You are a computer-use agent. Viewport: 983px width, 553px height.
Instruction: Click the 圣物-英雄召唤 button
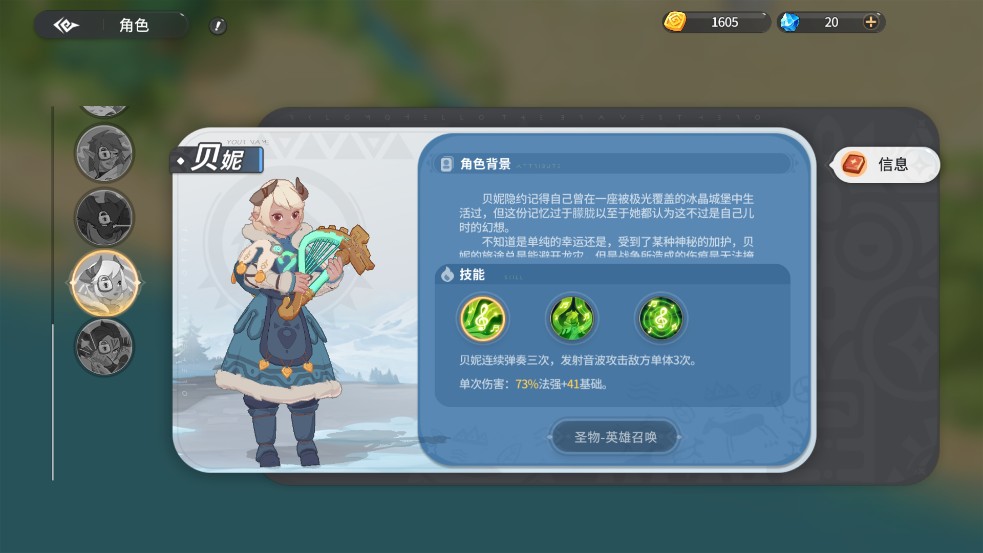(614, 437)
